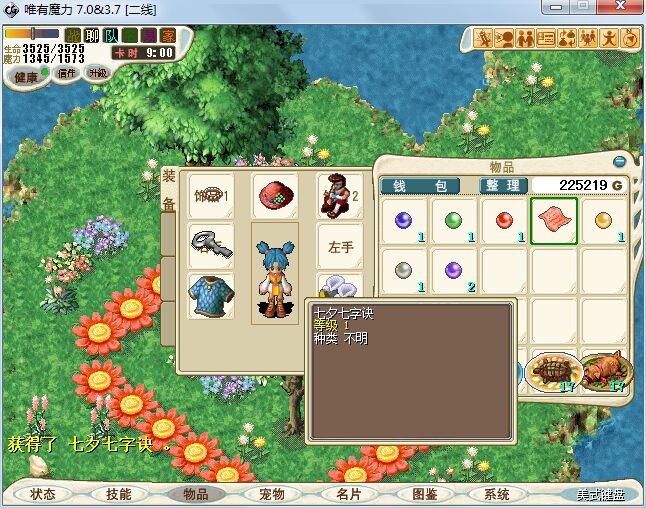
Task: Open the 名片 name card menu
Action: pos(347,494)
